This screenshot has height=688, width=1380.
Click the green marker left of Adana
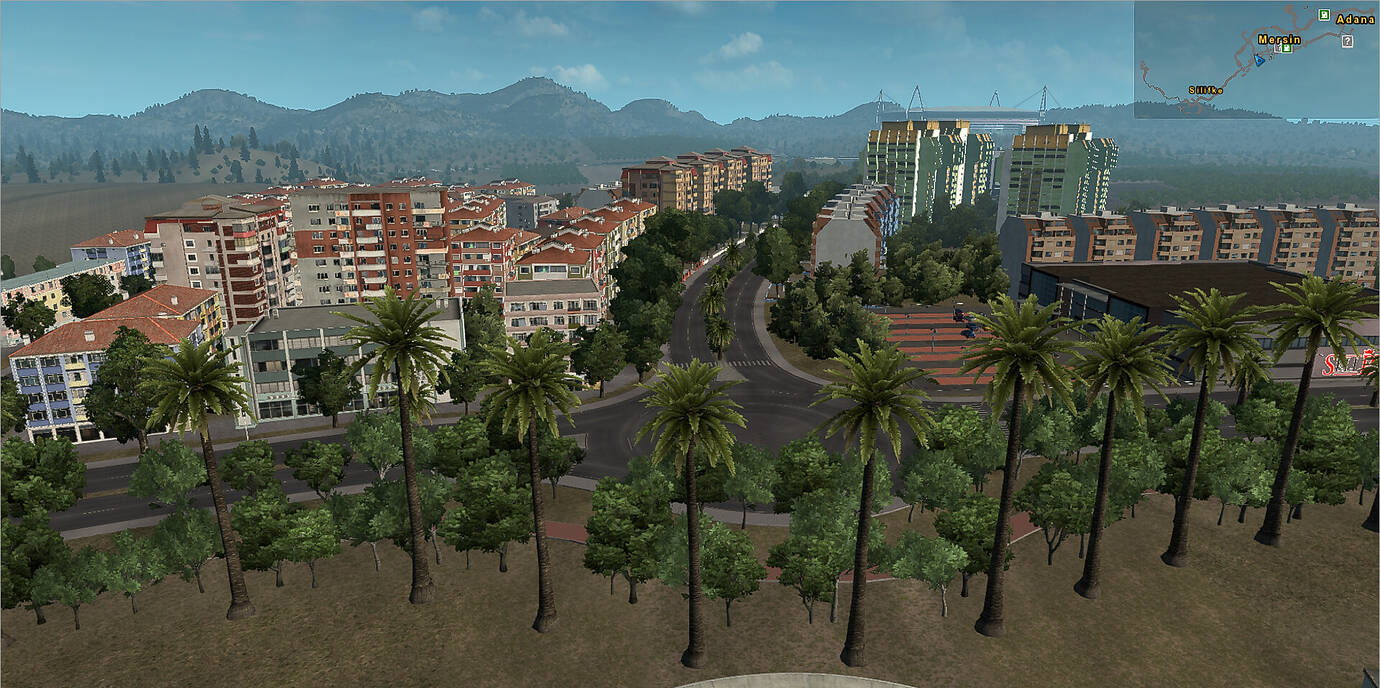click(1324, 14)
